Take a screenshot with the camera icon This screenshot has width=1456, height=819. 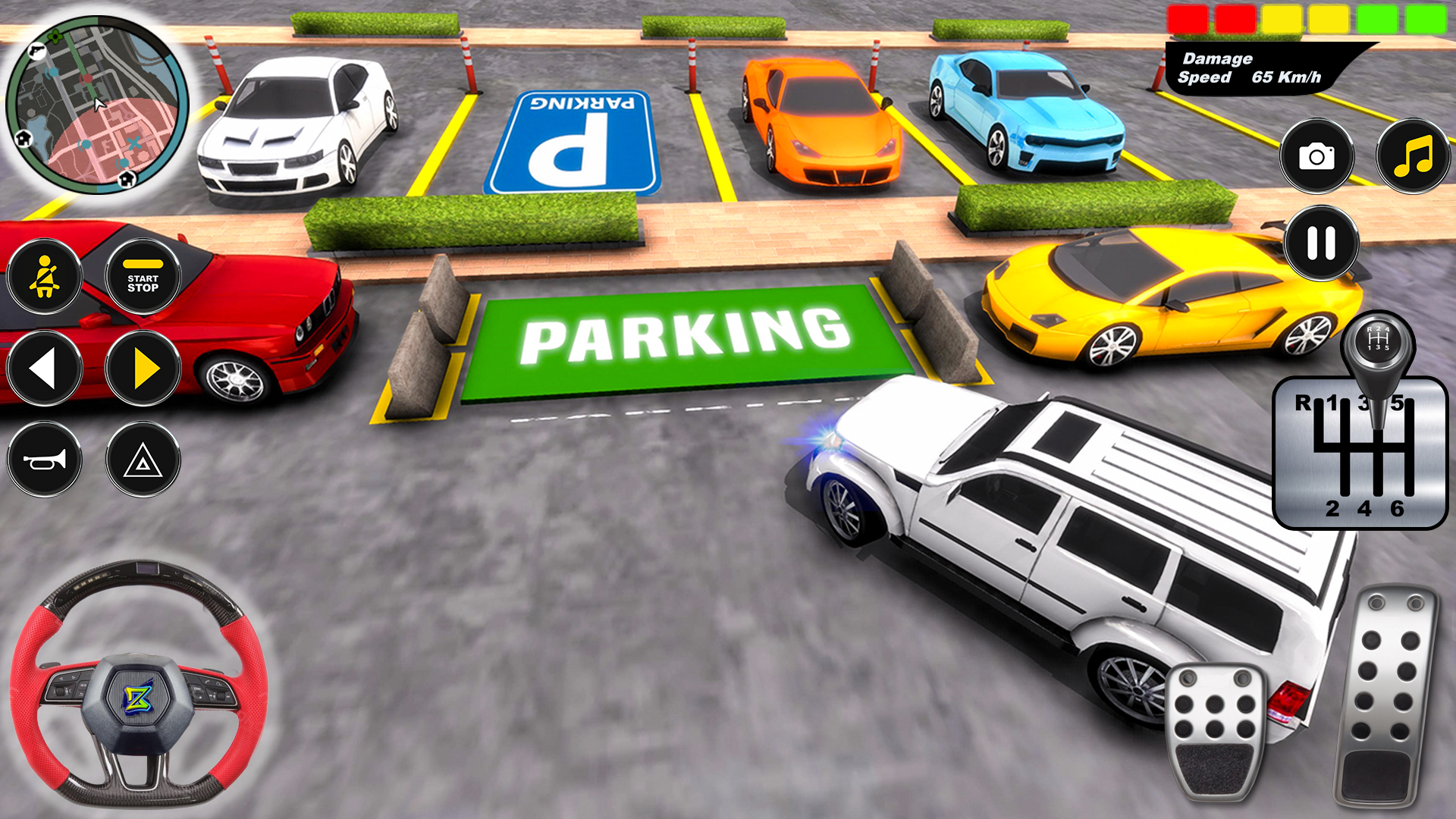[x=1317, y=155]
